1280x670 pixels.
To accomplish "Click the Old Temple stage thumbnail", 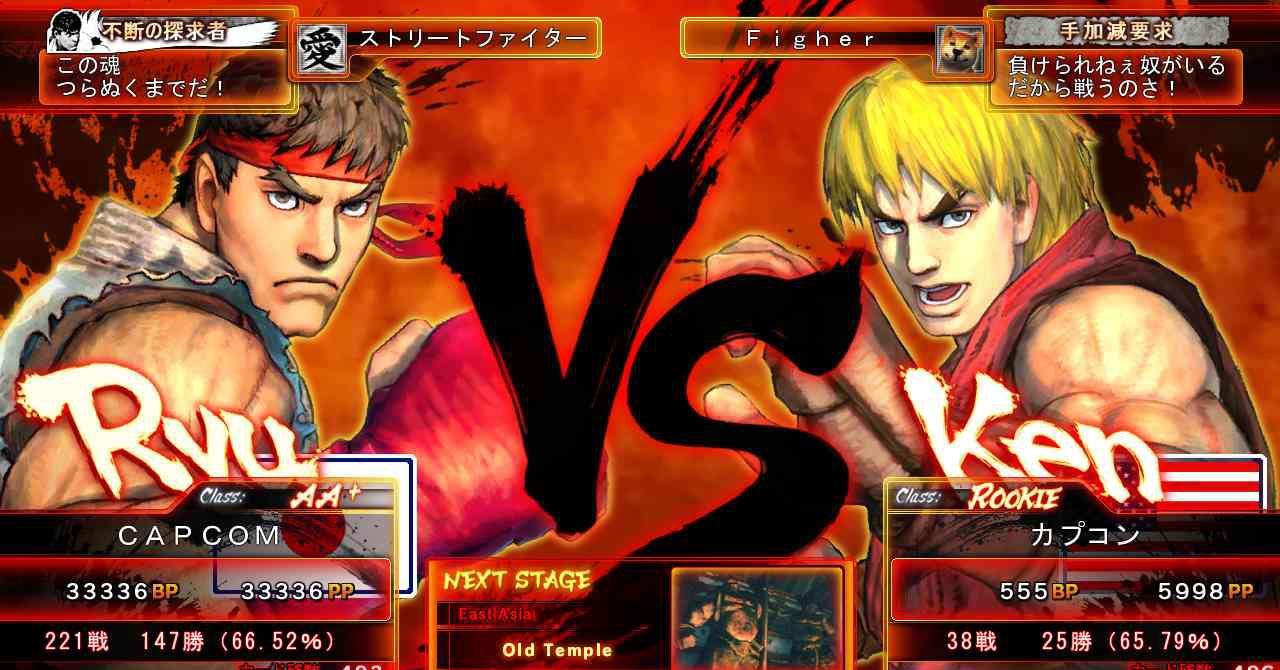I will [755, 618].
